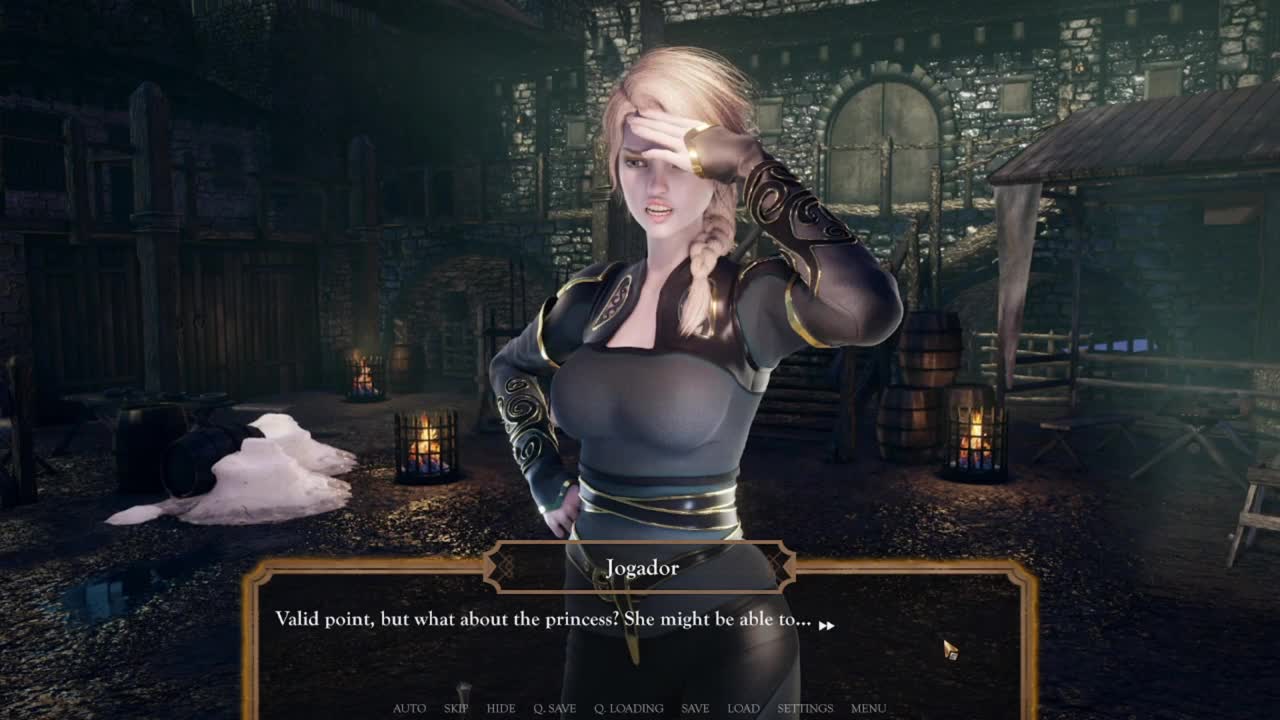Hide the dialogue box
1280x720 pixels.
coord(501,708)
